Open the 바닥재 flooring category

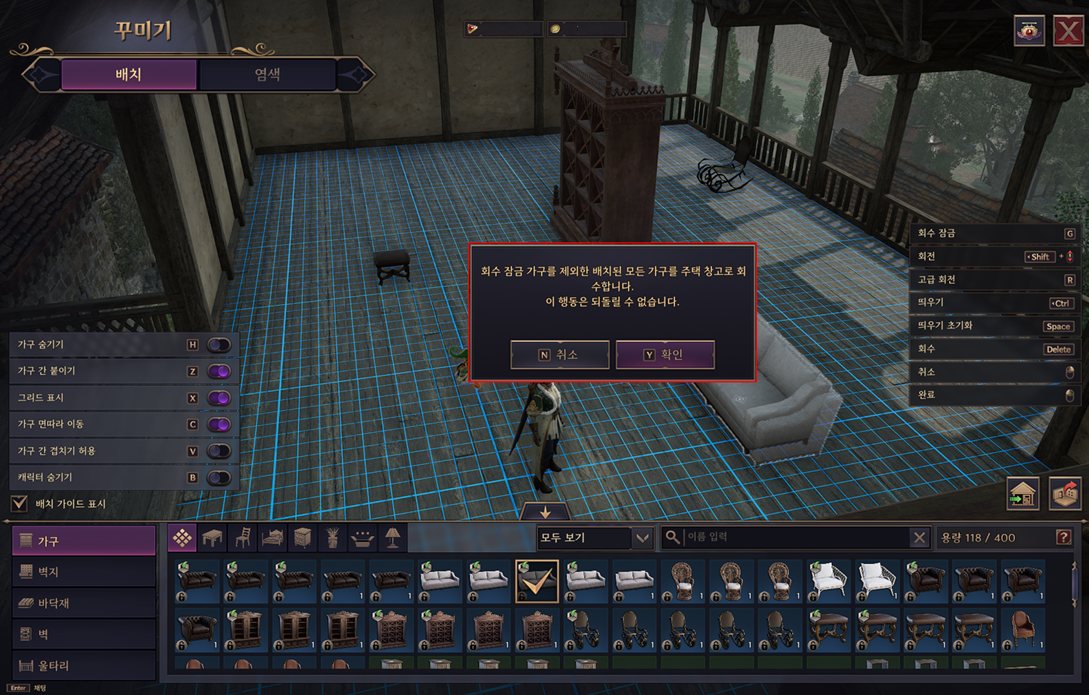pyautogui.click(x=84, y=603)
